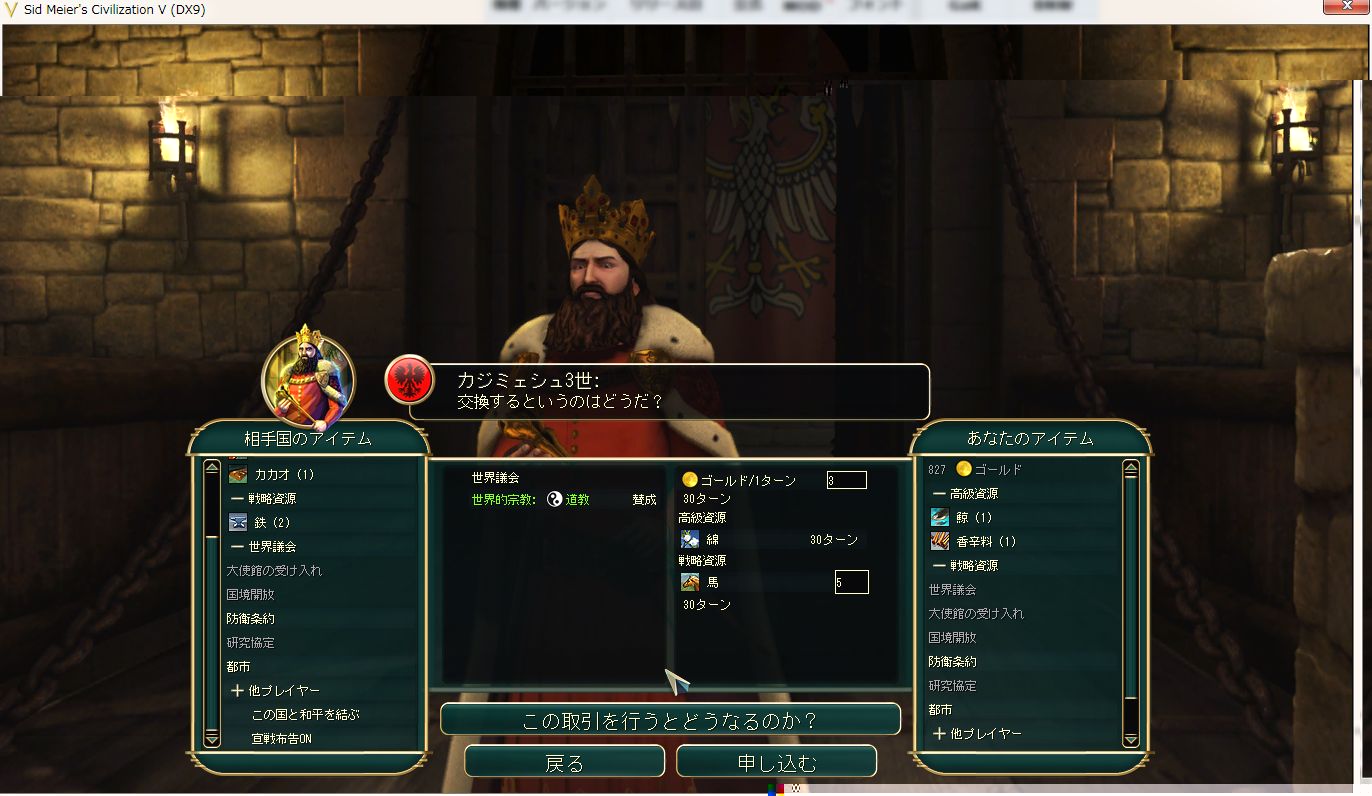Choose the 宣戦布告ON declare war option
Screen dimensions: 1372x796
pyautogui.click(x=282, y=739)
